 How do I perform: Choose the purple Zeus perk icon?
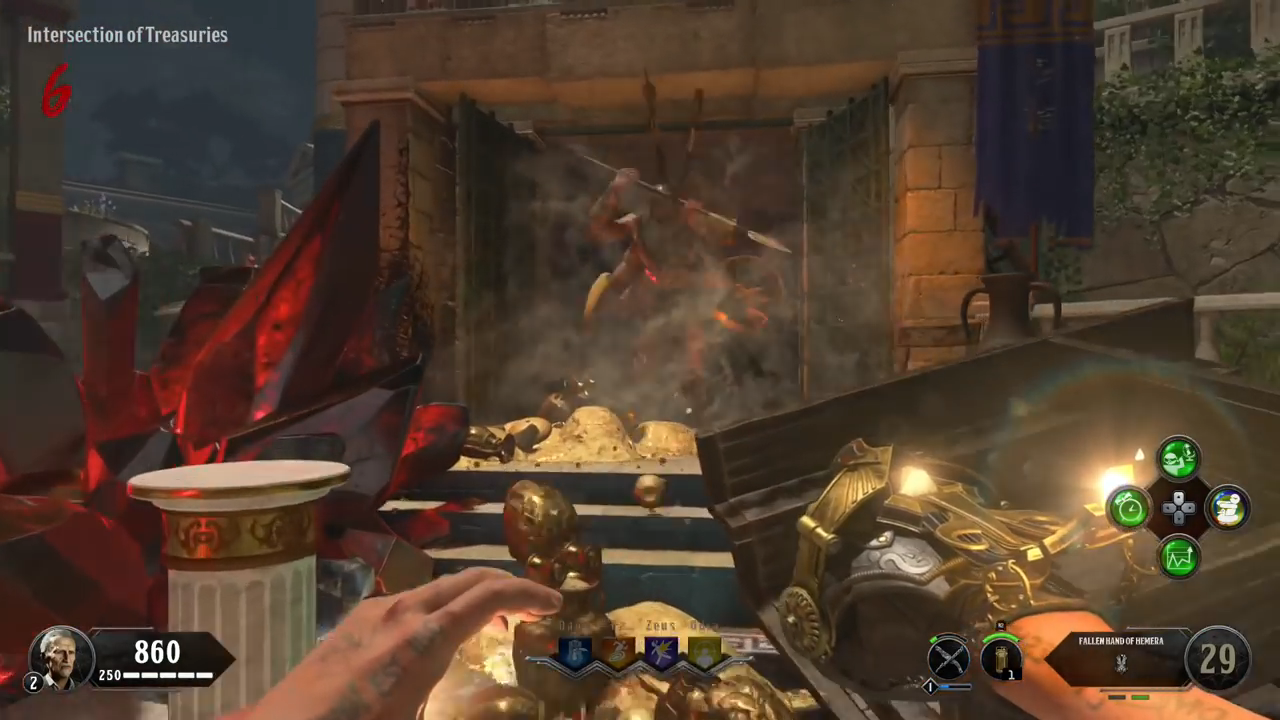click(x=661, y=652)
